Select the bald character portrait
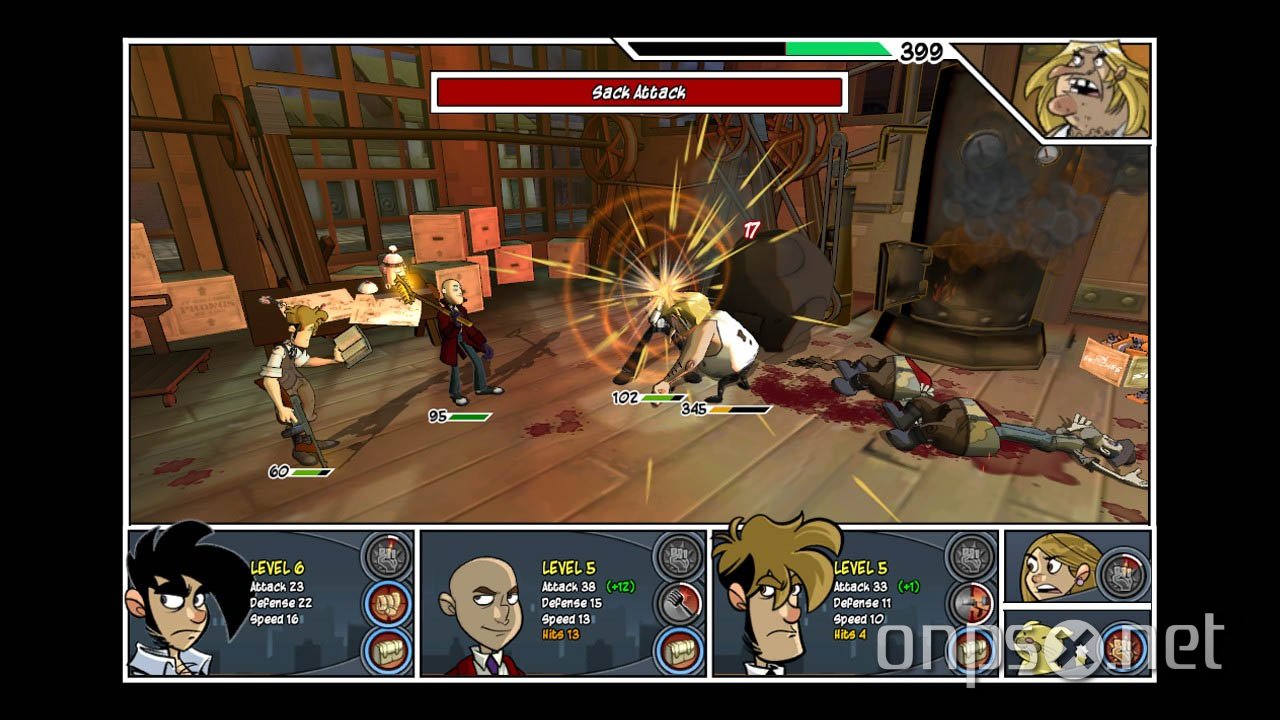1280x720 pixels. (478, 612)
